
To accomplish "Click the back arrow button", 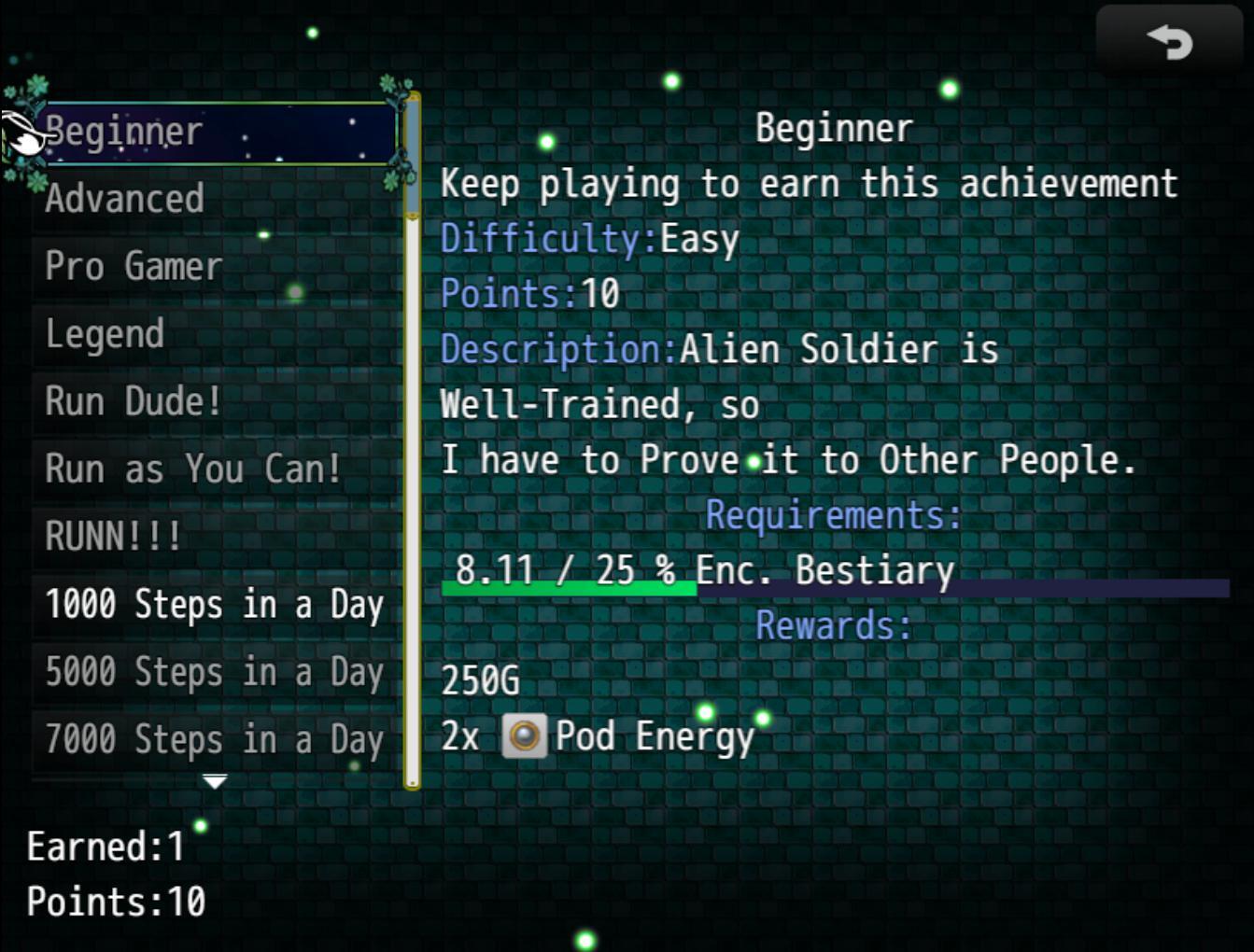I will (x=1169, y=42).
